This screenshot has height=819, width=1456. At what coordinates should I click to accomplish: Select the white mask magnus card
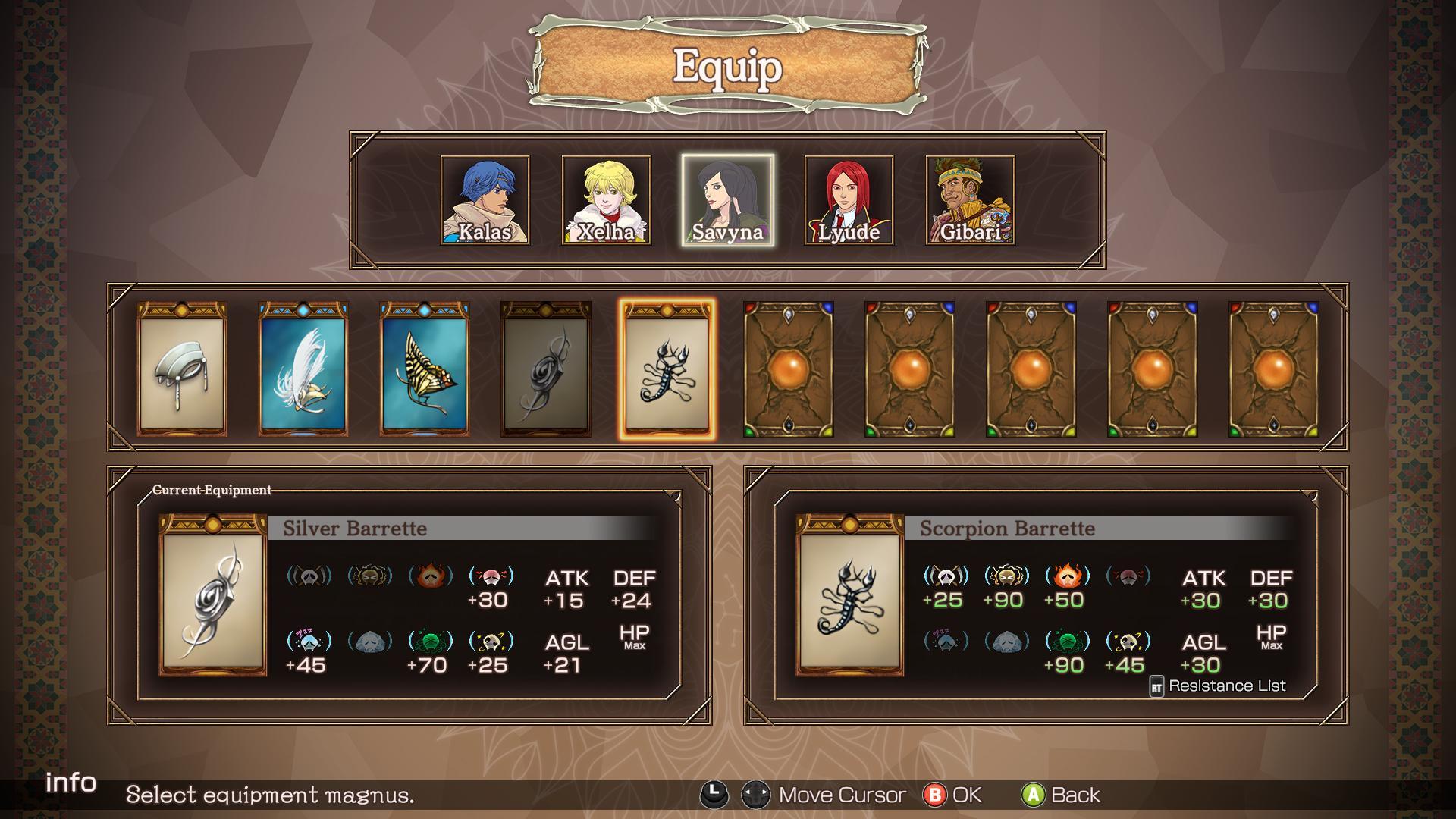coord(182,369)
